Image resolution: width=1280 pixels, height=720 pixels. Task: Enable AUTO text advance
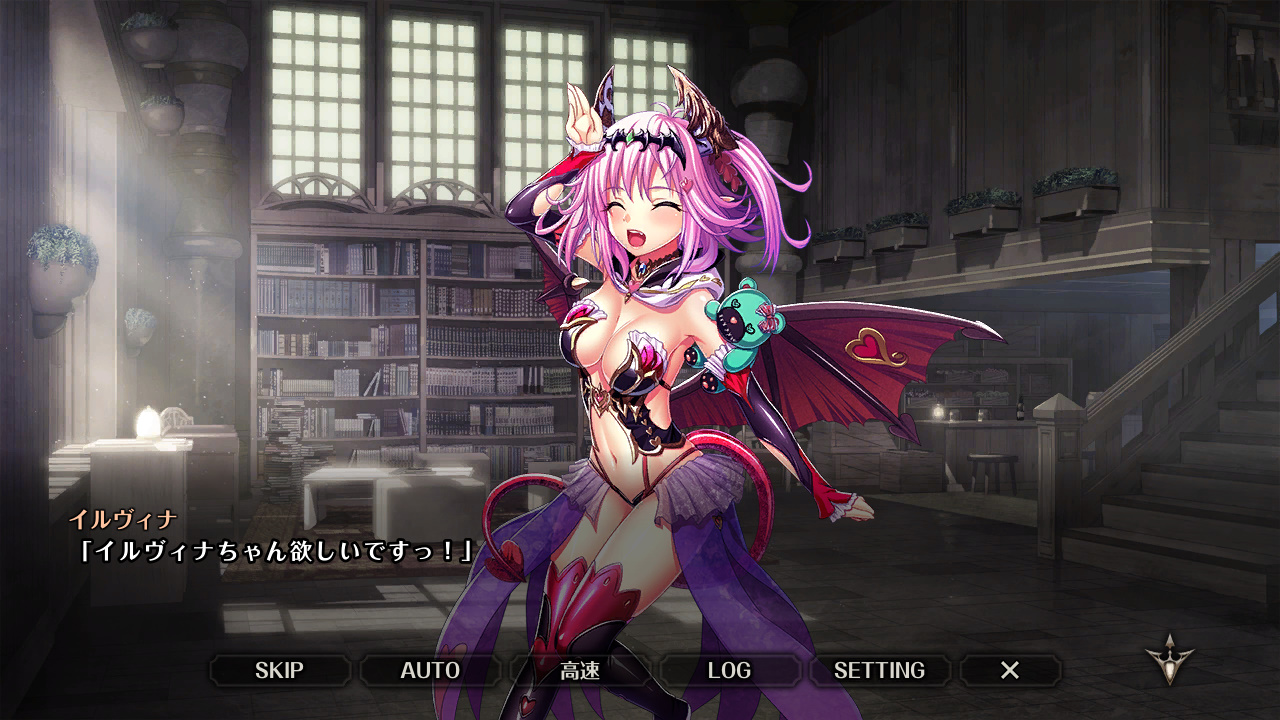click(430, 670)
